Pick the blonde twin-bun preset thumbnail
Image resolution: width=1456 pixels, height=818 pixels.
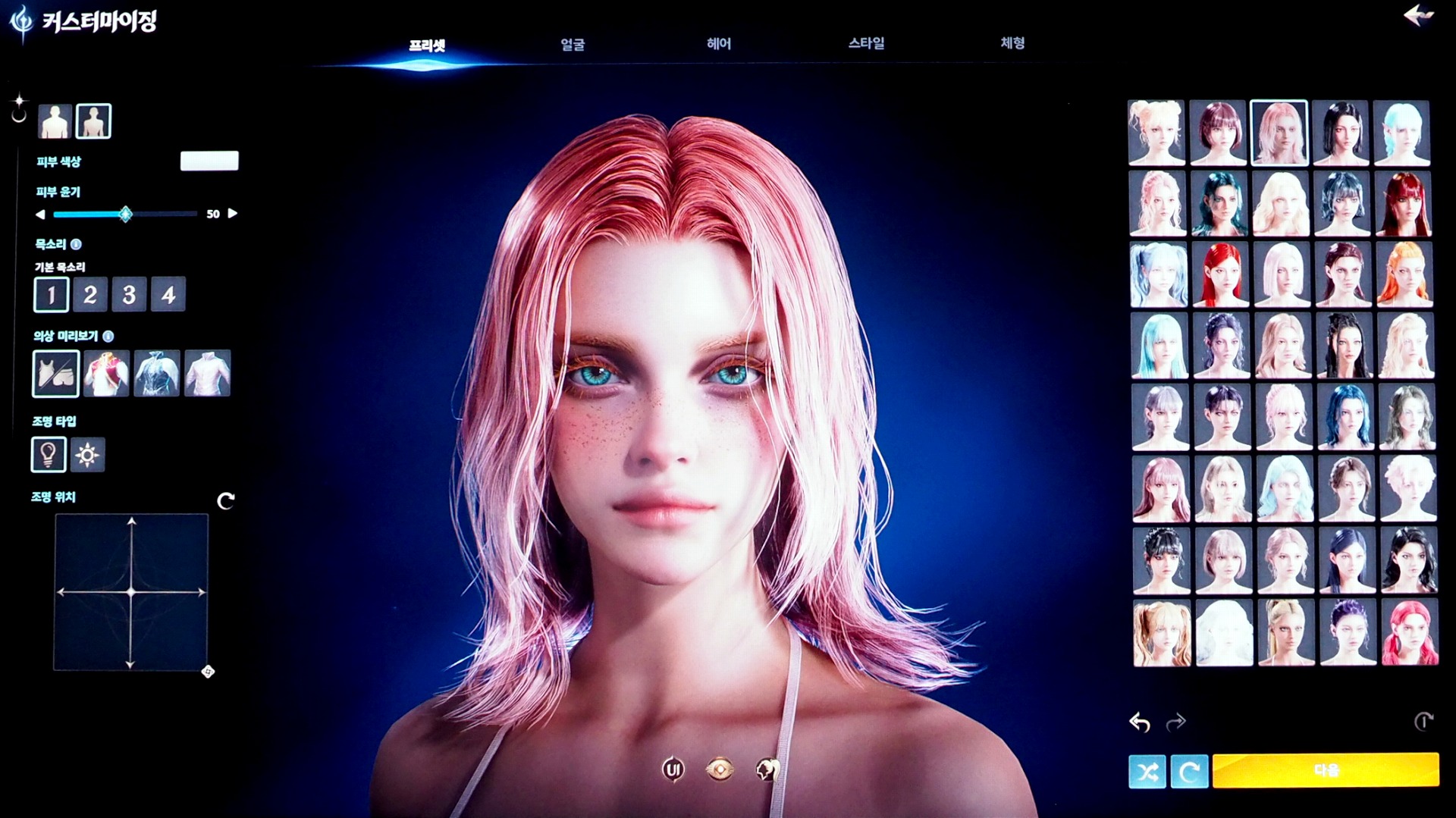(1156, 133)
